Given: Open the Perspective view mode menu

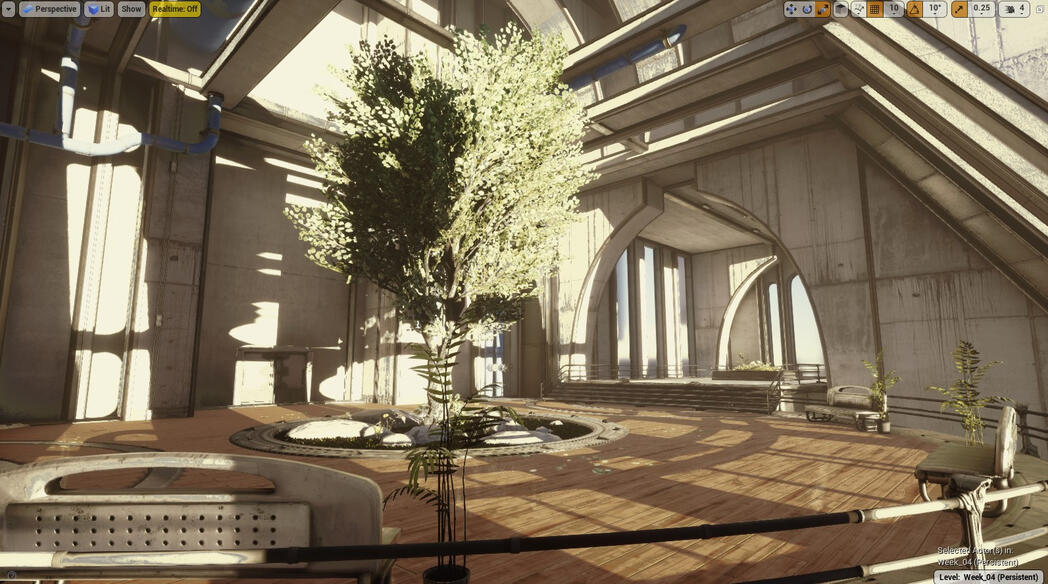Looking at the screenshot, I should pos(49,9).
